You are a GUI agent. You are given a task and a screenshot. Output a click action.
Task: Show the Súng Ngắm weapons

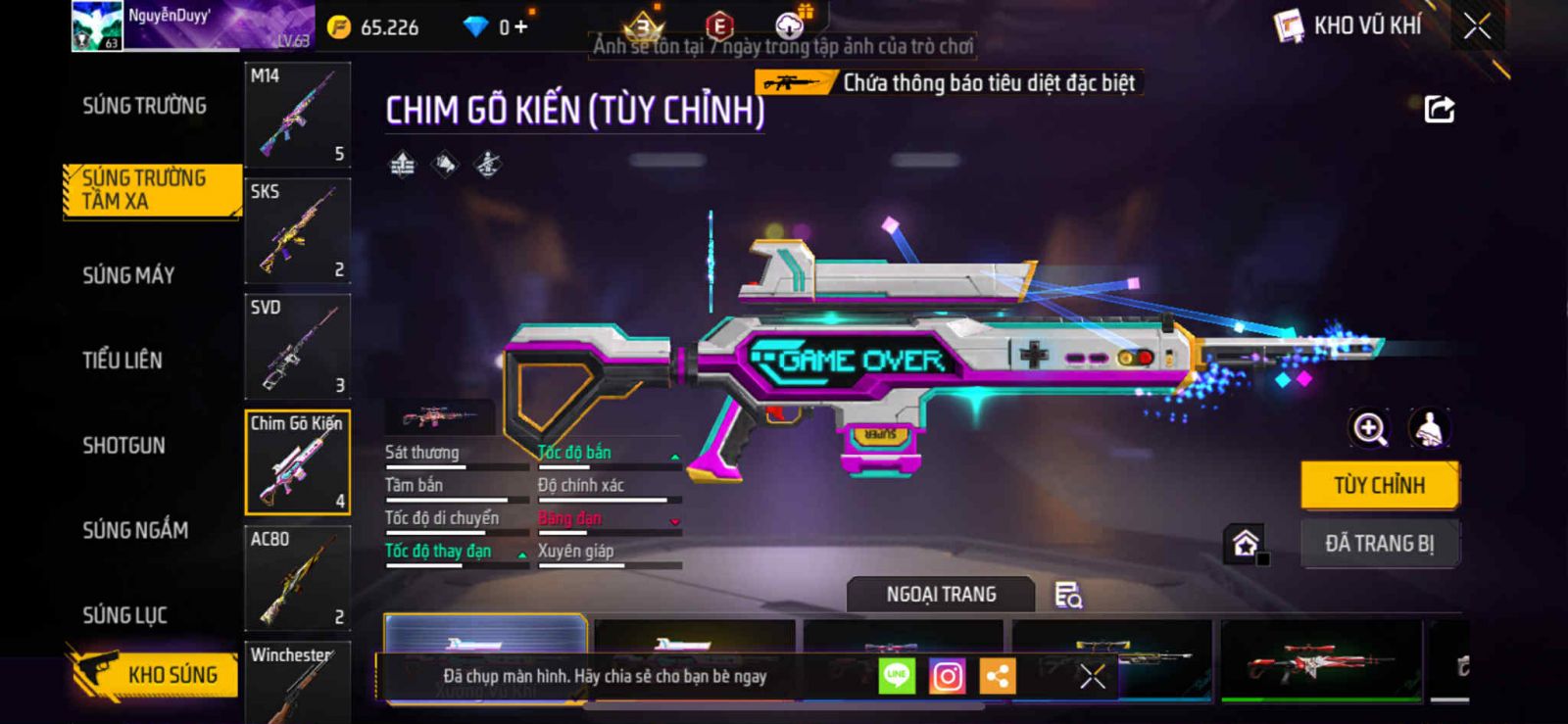pos(135,530)
